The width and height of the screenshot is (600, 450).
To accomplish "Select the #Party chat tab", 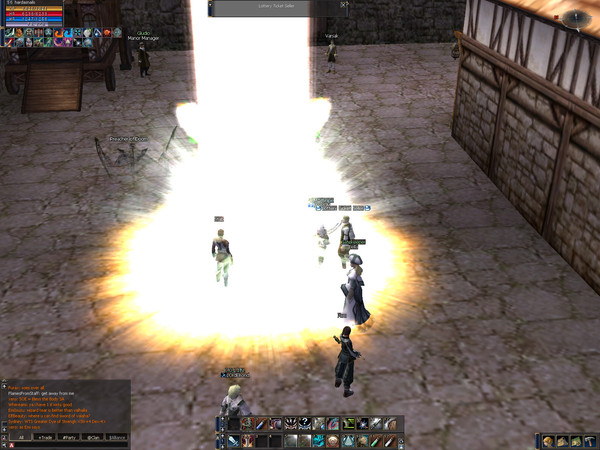I will (x=69, y=437).
